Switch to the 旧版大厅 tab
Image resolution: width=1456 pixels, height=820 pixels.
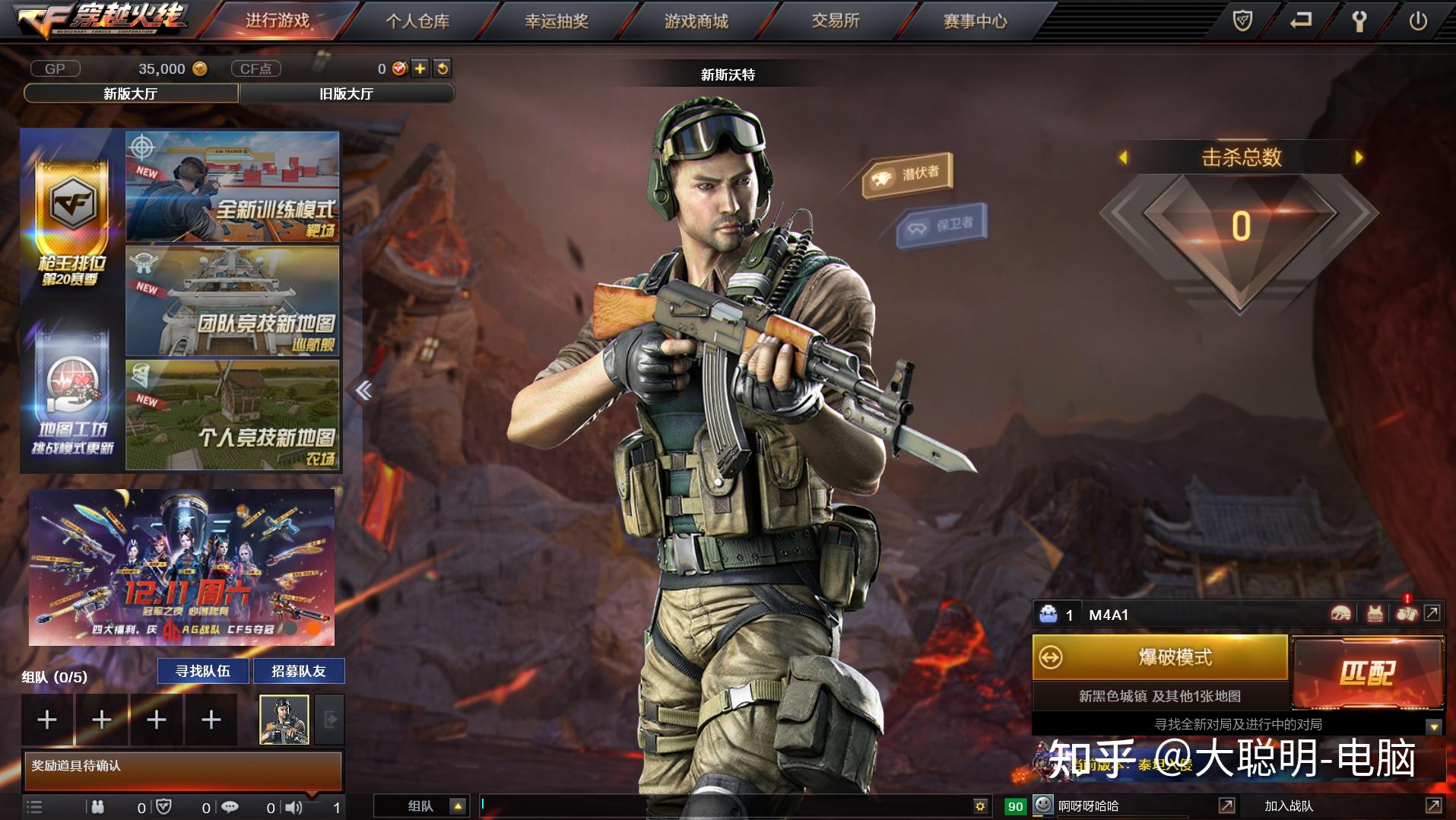347,94
